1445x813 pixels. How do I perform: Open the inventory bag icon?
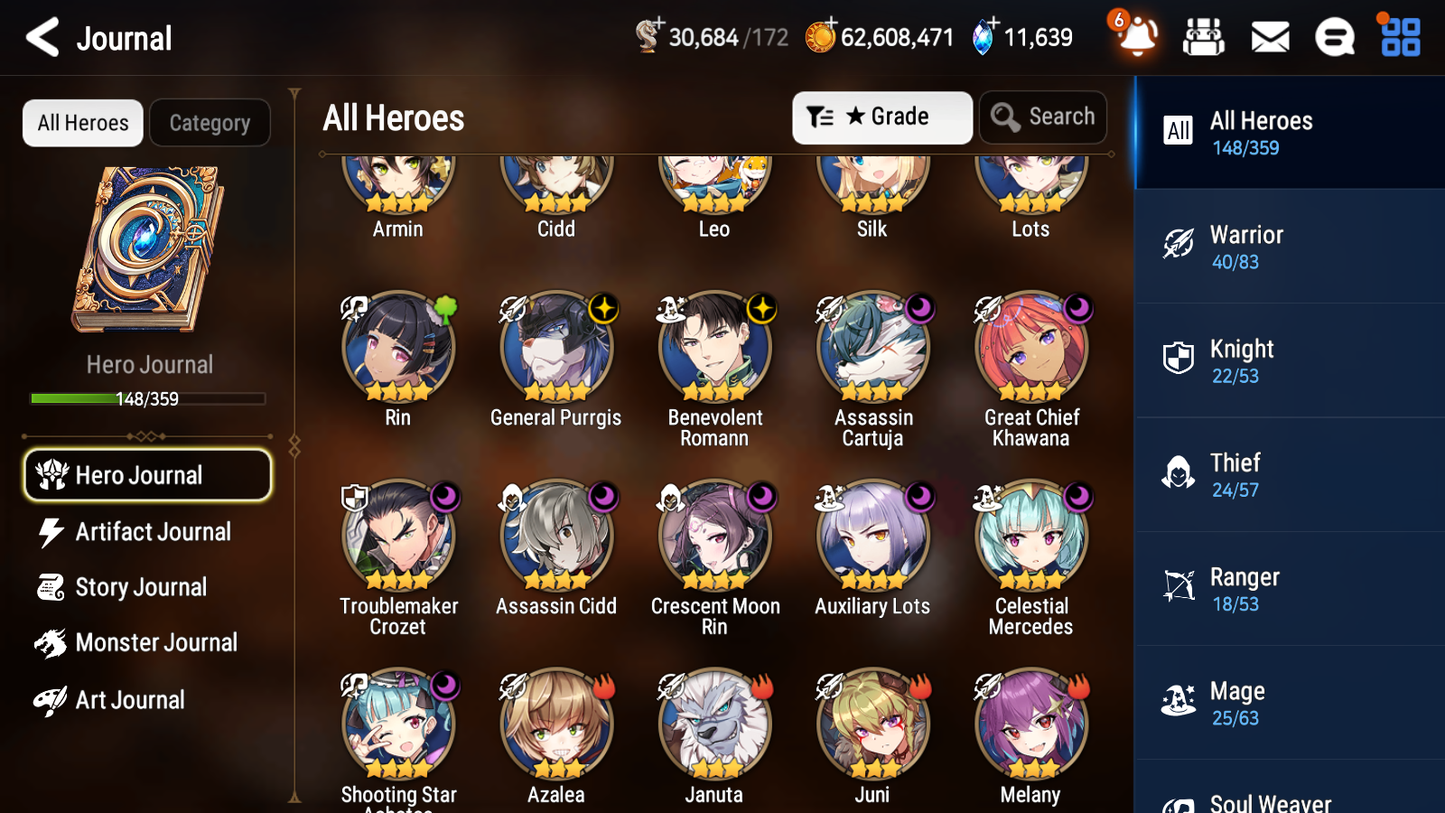pos(1203,36)
